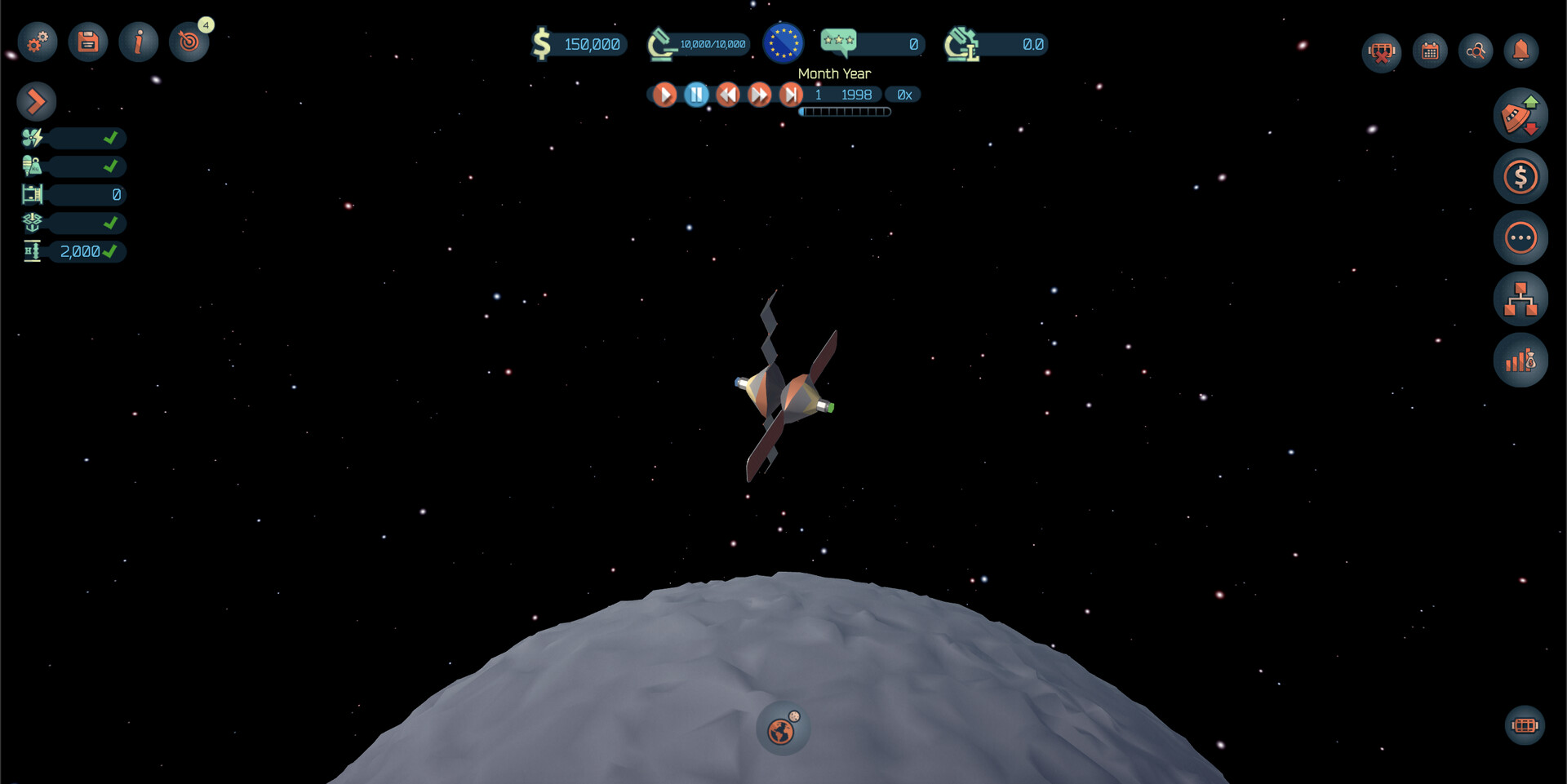This screenshot has width=1567, height=784.
Task: Click the weight requirement checkmark
Action: (x=112, y=166)
